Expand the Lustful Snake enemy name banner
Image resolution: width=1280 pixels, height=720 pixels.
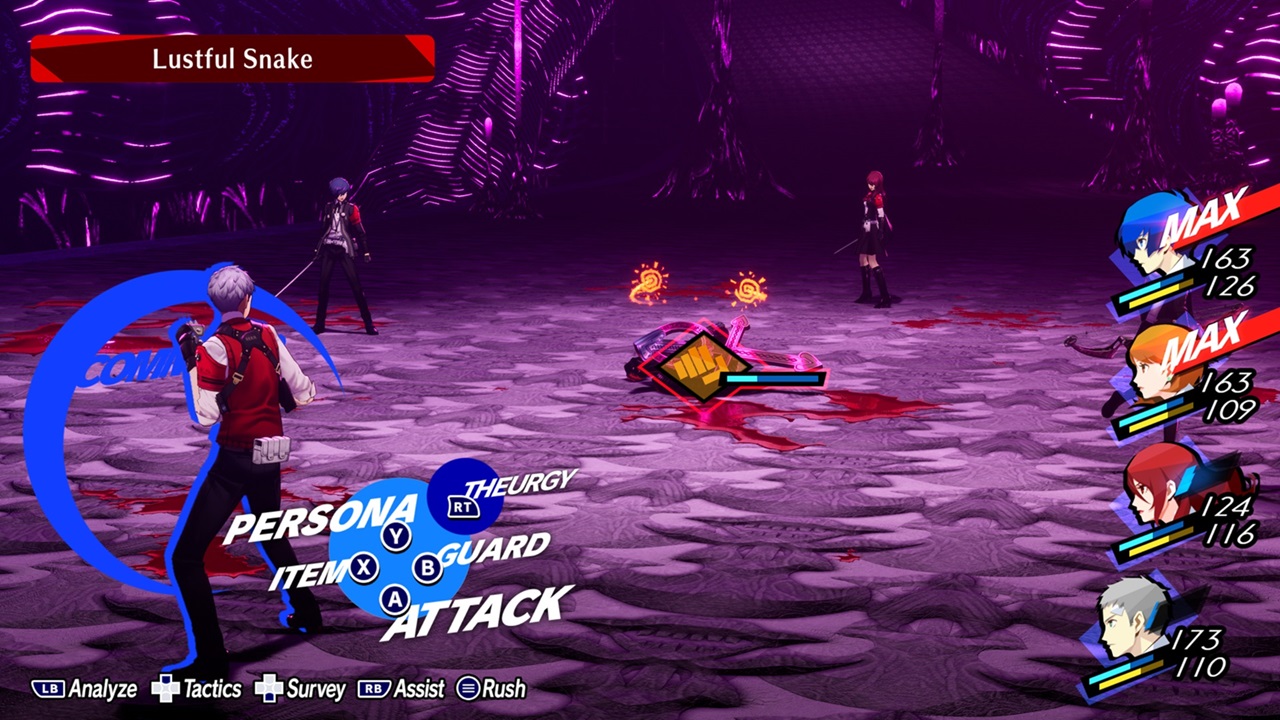231,58
